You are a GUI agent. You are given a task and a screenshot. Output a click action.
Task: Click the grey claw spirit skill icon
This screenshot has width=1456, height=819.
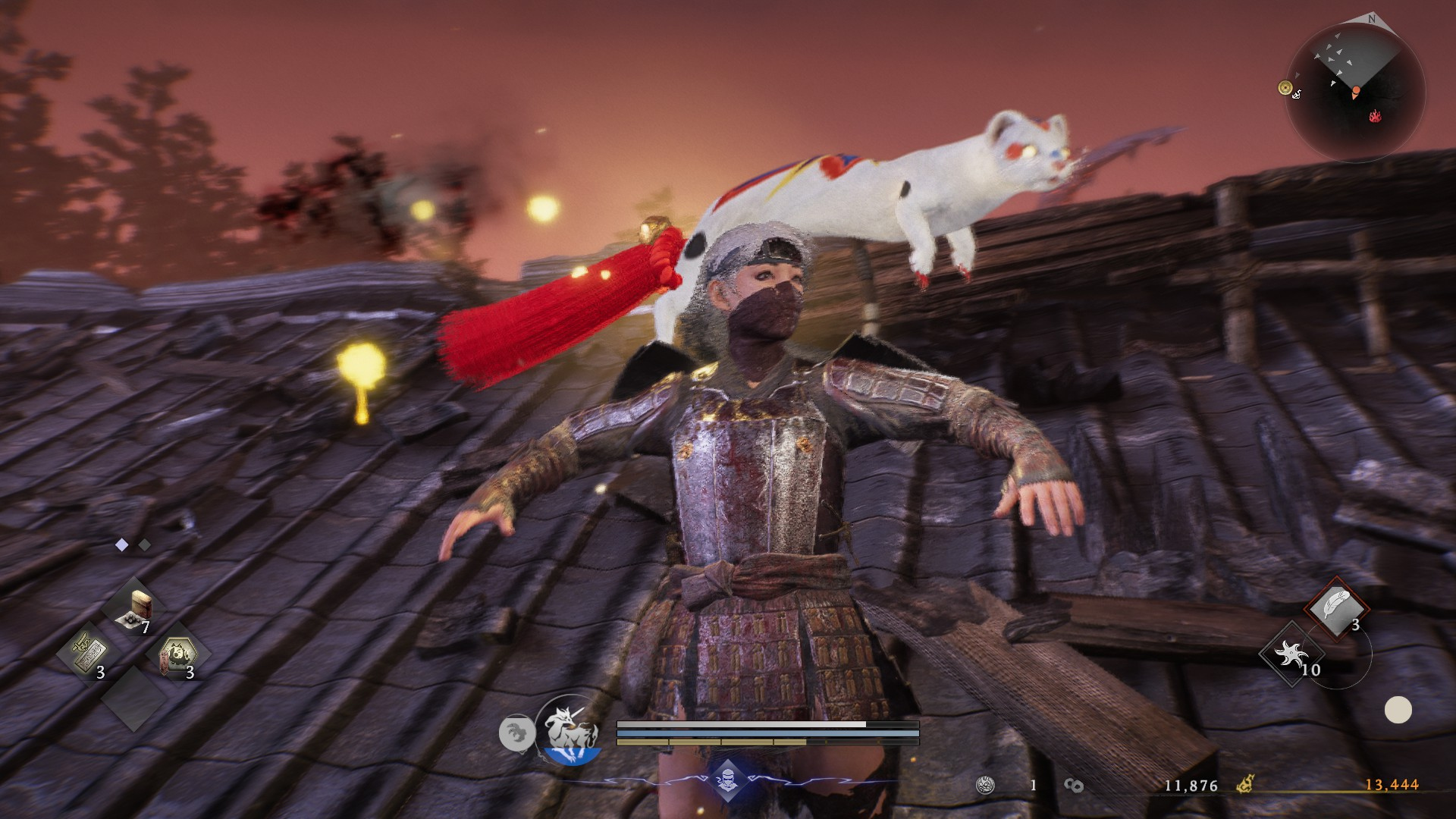tap(516, 734)
